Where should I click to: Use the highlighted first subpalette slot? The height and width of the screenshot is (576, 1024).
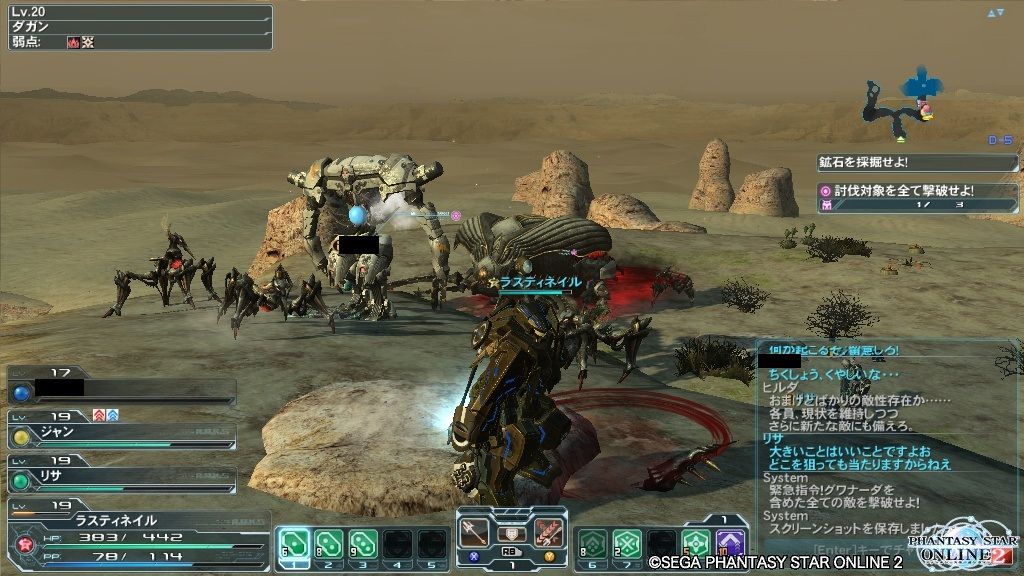(x=292, y=543)
